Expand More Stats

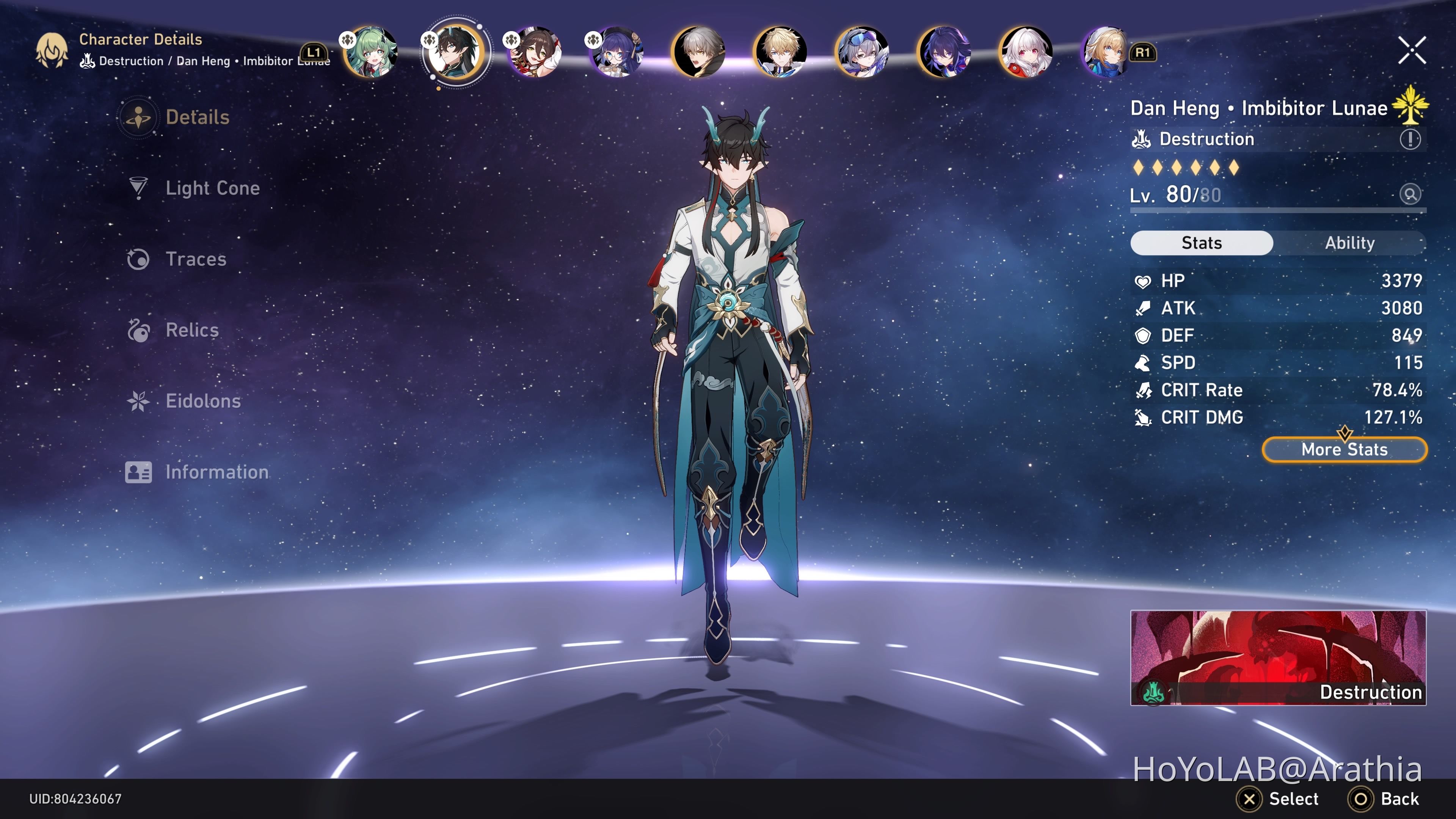(1343, 449)
